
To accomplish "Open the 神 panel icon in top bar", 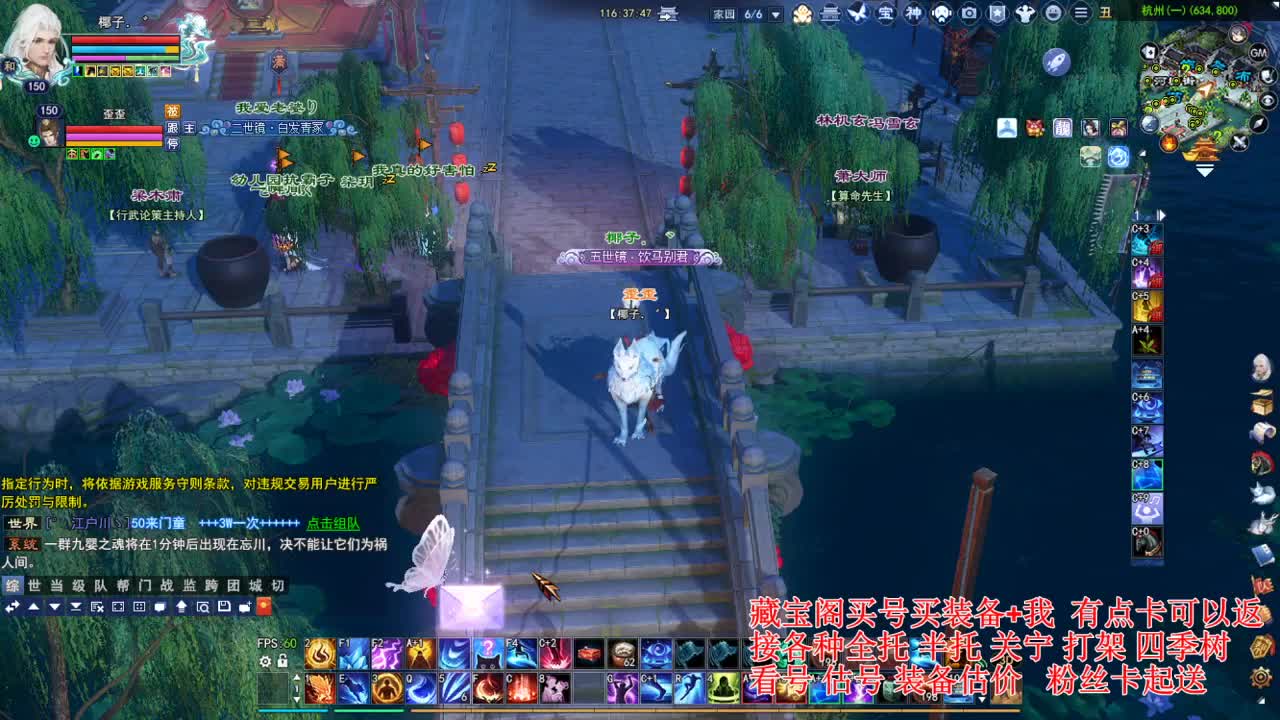I will click(912, 13).
